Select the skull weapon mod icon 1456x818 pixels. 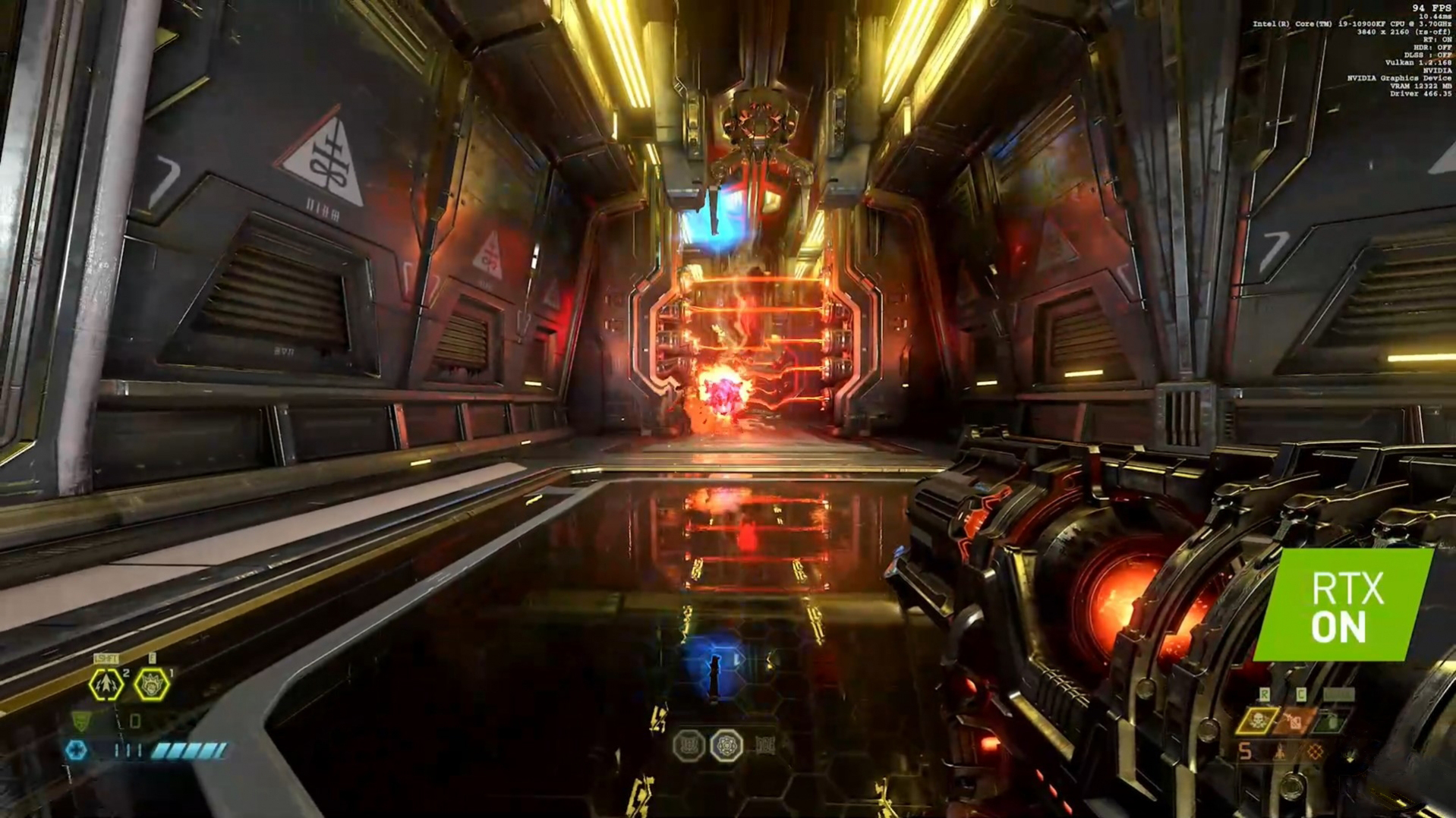tap(1259, 720)
